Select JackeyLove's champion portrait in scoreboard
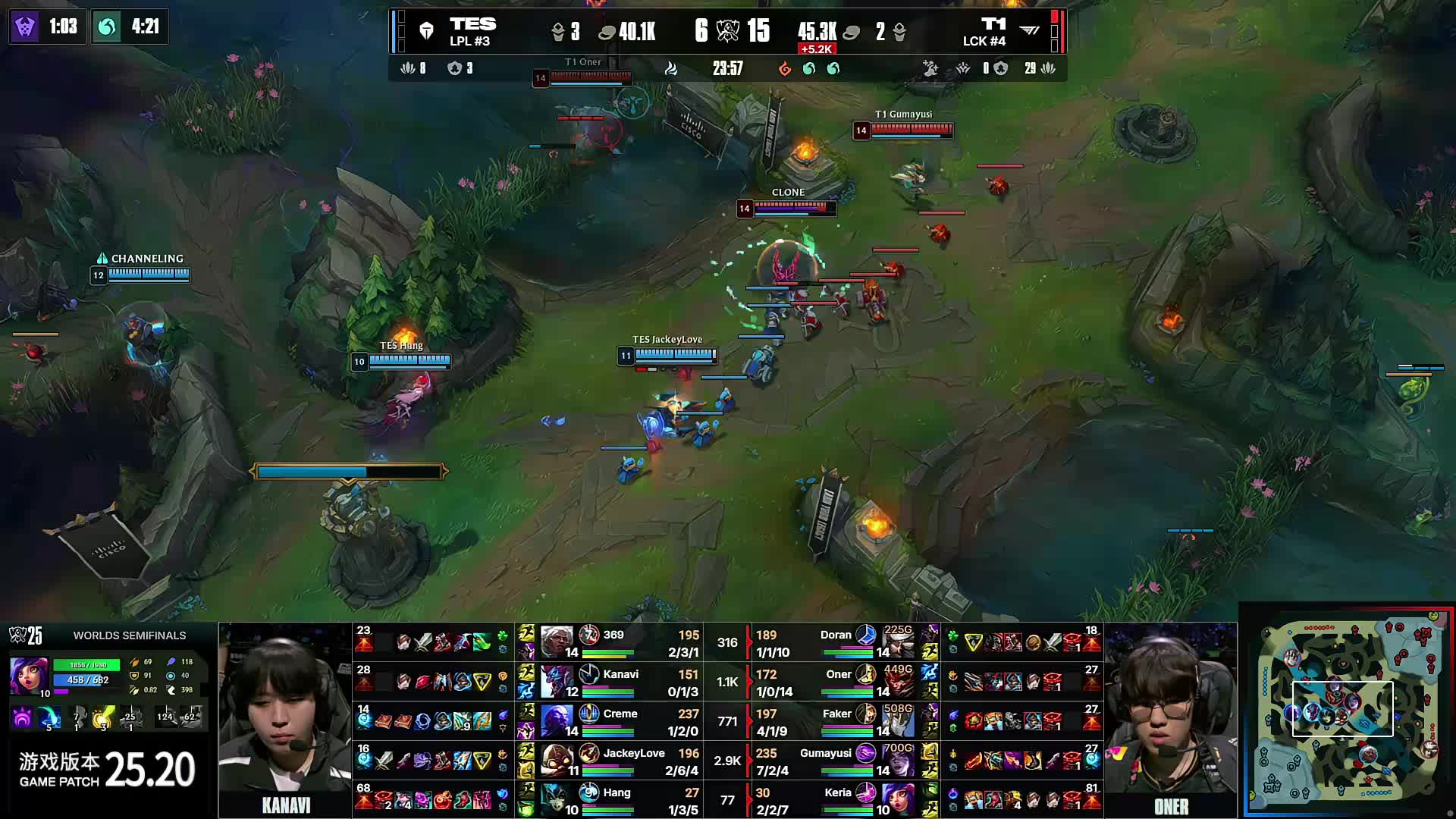Screen dimensions: 1456x819 (557, 761)
